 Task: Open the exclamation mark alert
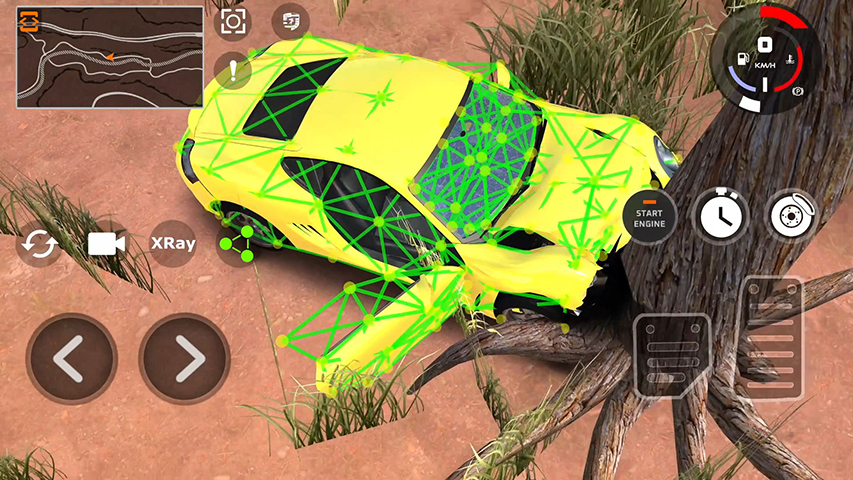pos(233,70)
